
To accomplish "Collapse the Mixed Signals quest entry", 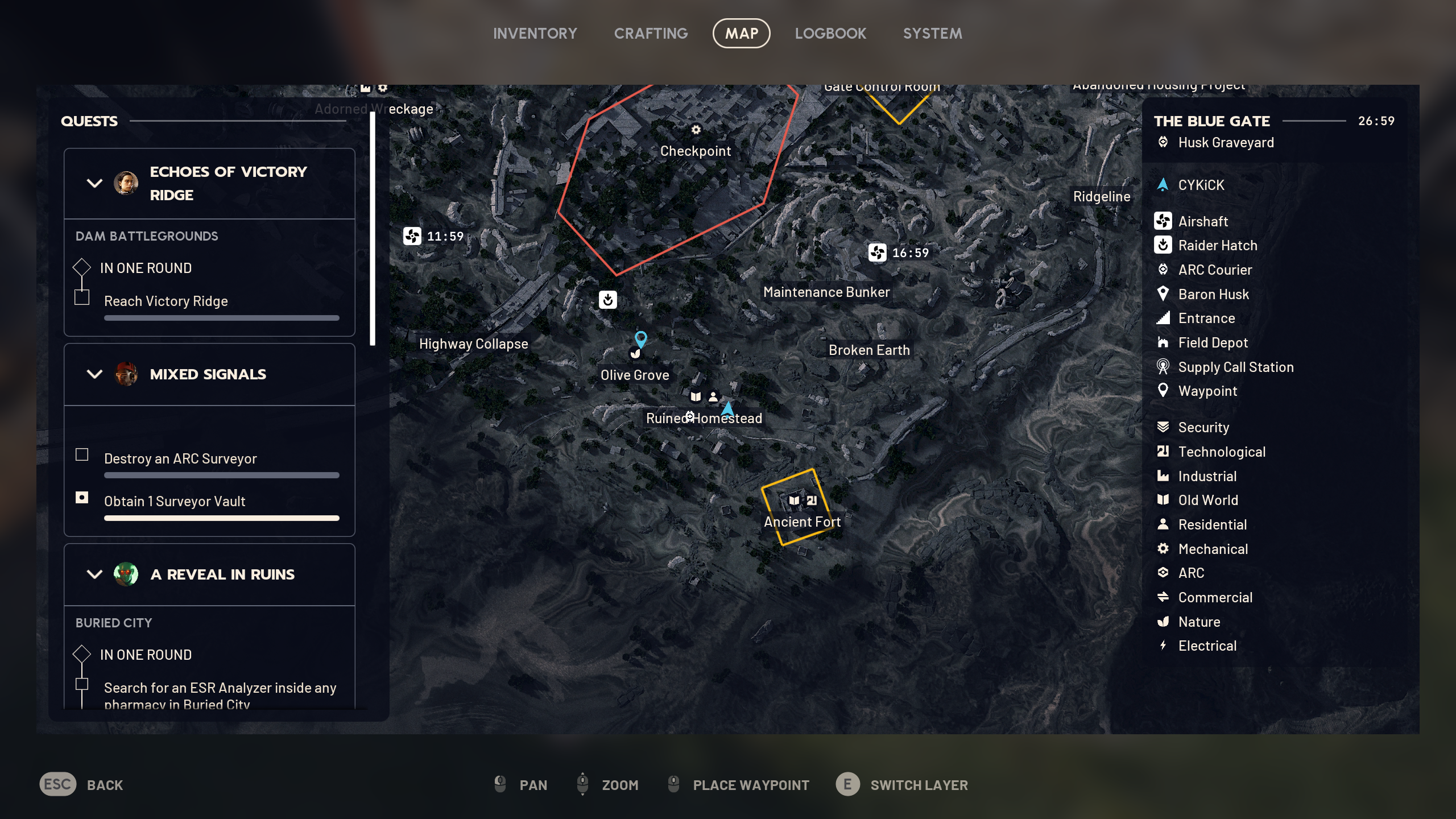I will [94, 374].
